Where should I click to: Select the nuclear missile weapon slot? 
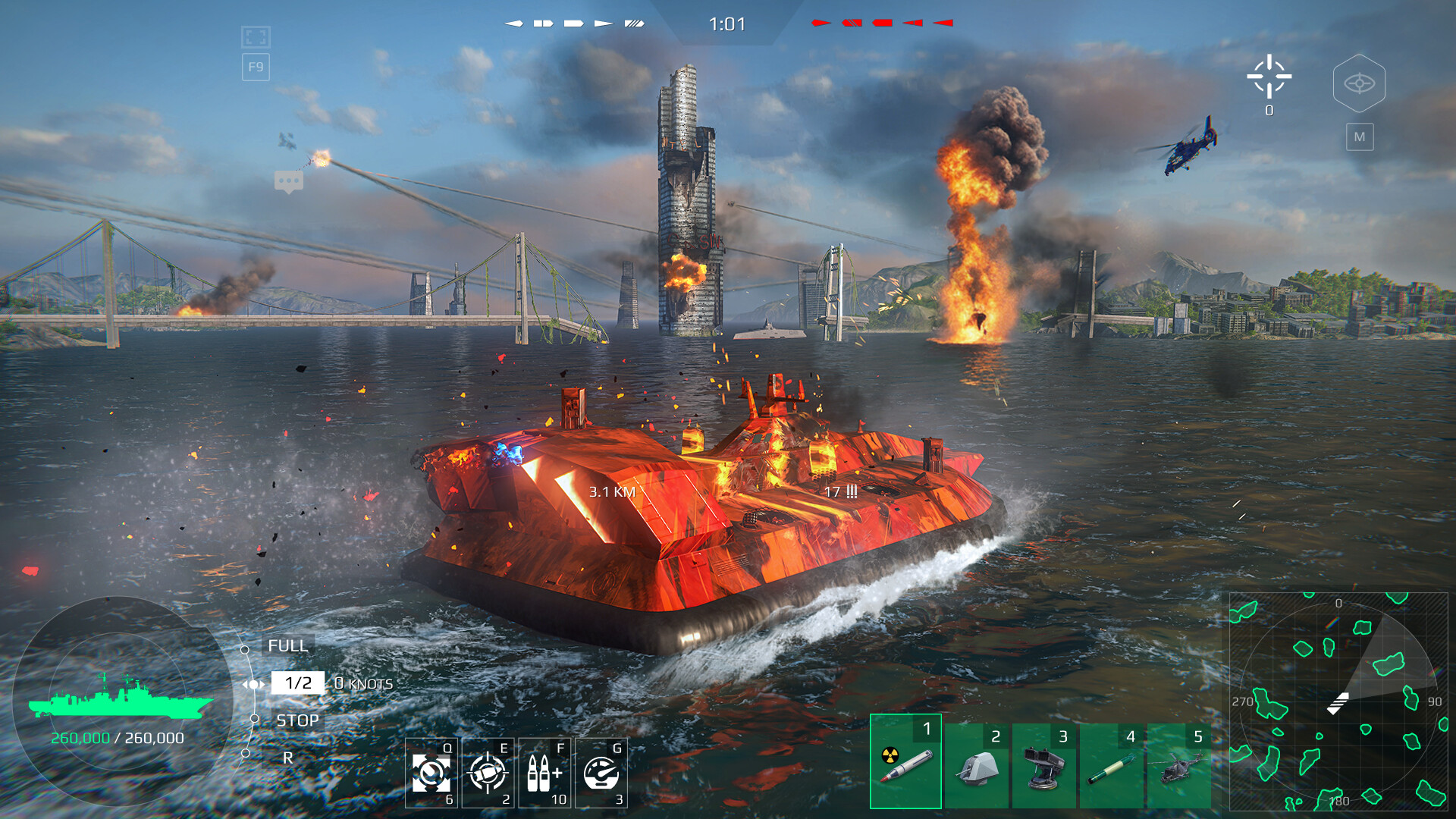[905, 761]
